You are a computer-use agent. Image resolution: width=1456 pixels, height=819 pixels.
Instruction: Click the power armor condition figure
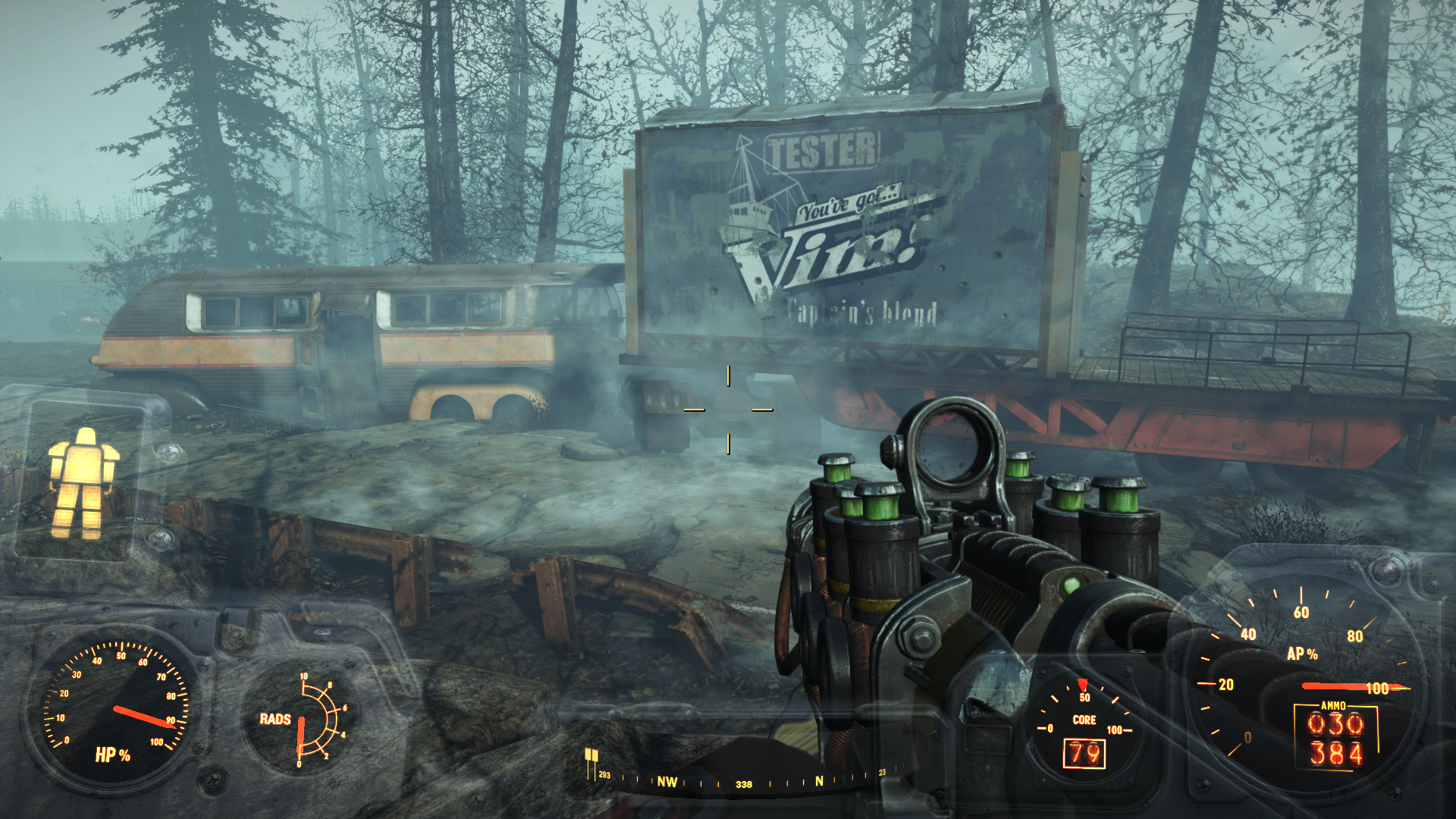point(83,483)
